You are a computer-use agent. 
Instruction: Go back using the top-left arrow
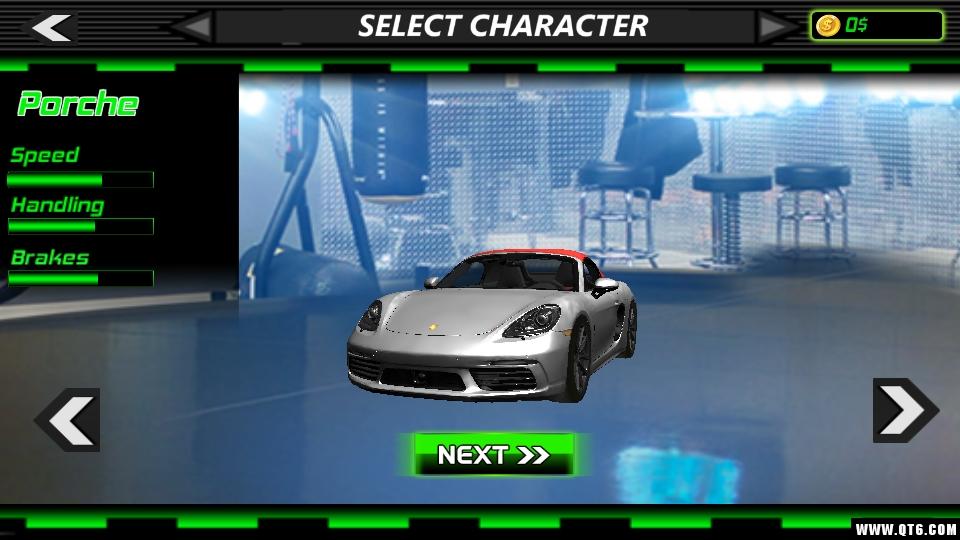tap(50, 27)
